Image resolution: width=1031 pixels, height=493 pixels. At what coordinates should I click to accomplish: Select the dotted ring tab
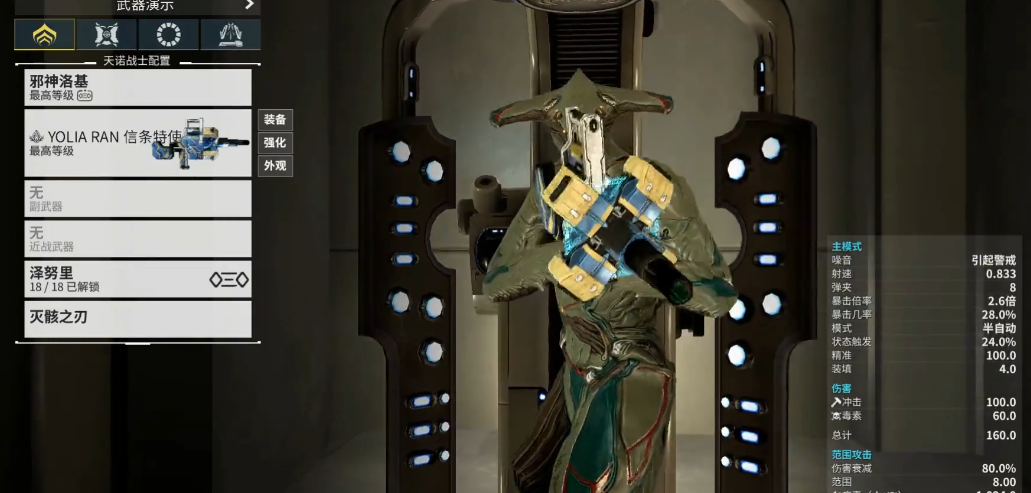coord(168,35)
